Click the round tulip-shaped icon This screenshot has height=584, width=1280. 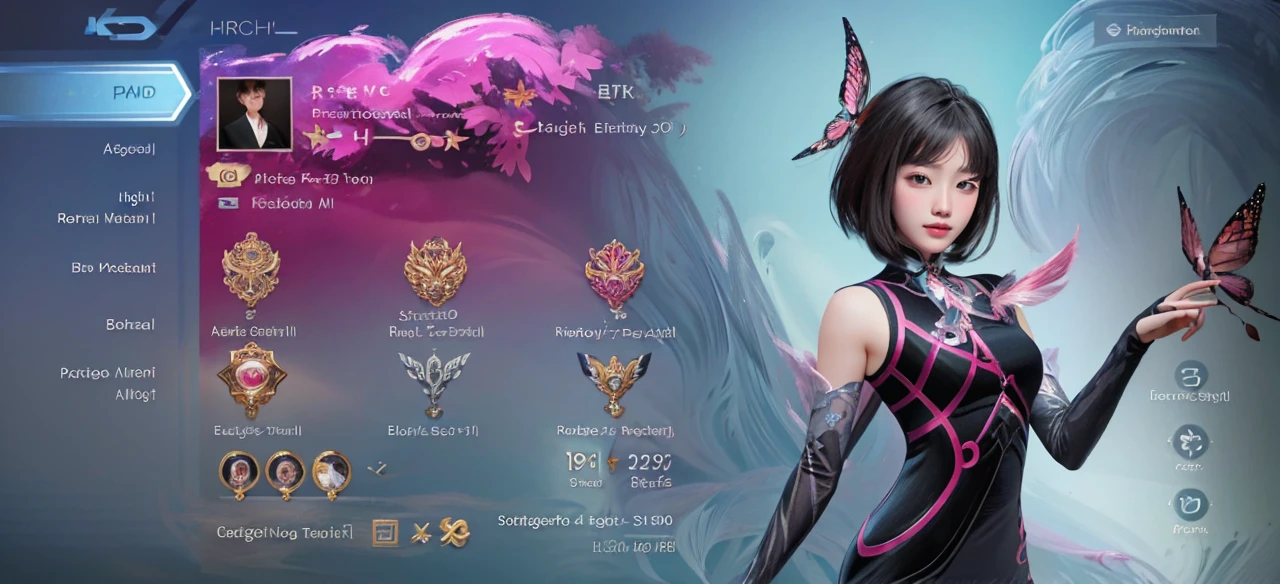[x=1190, y=504]
